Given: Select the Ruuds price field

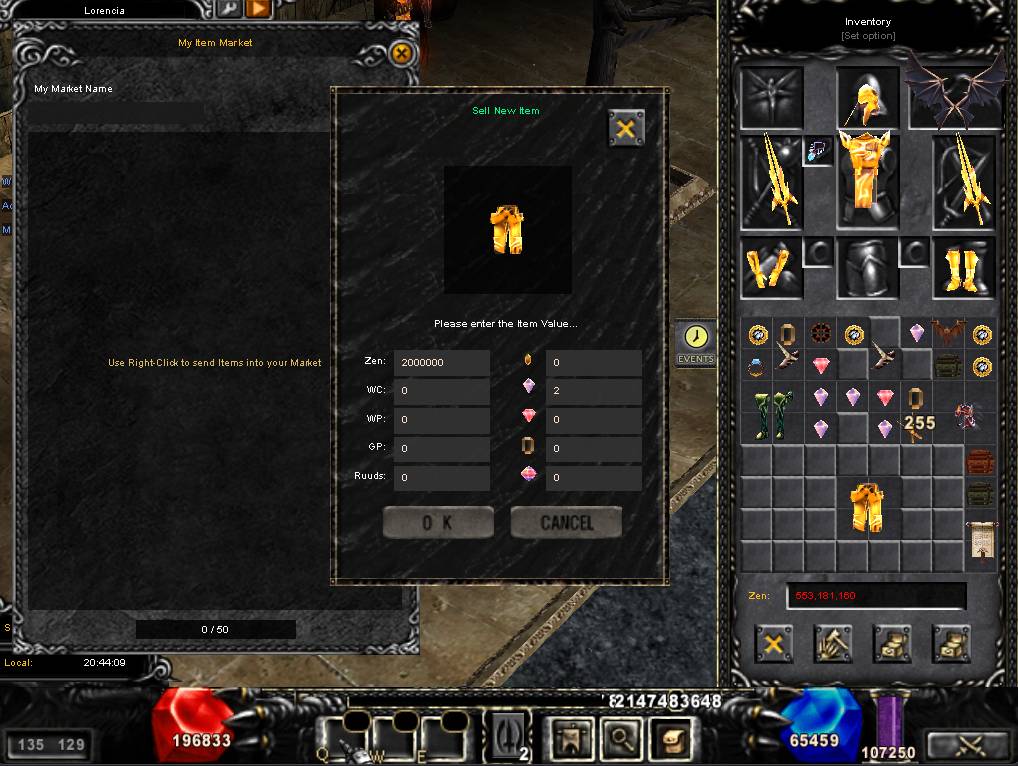Looking at the screenshot, I should tap(441, 478).
